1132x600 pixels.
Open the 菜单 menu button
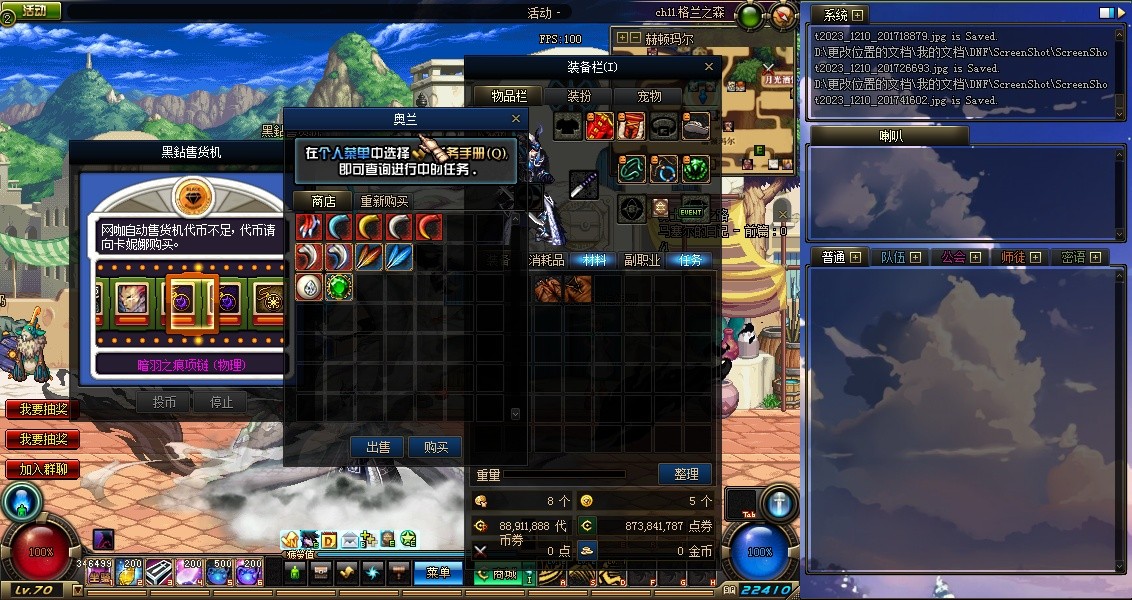point(438,573)
